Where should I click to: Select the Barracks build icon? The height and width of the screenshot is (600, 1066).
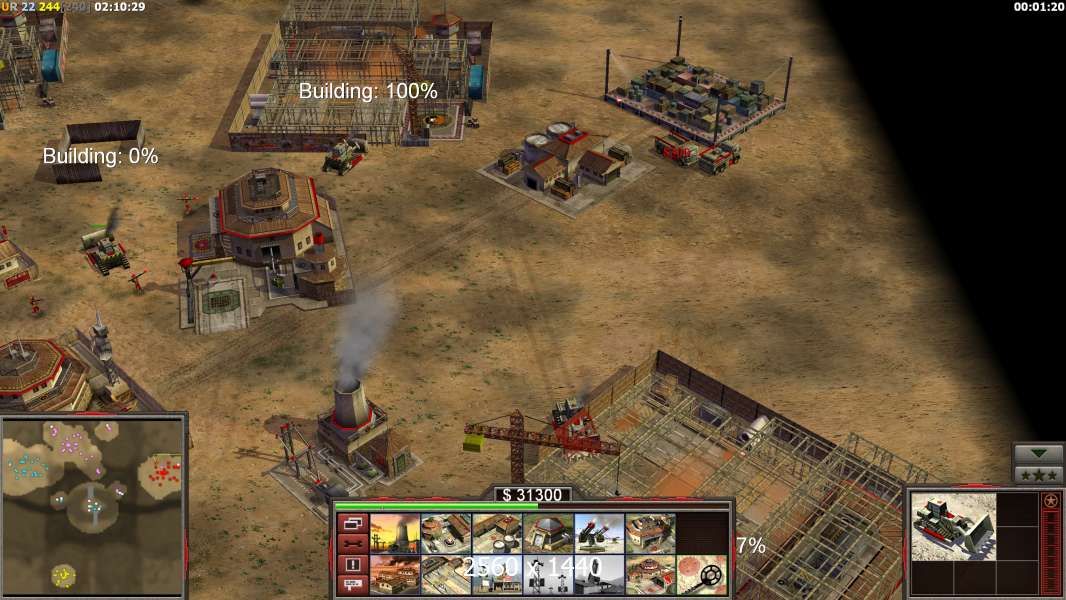click(x=445, y=534)
